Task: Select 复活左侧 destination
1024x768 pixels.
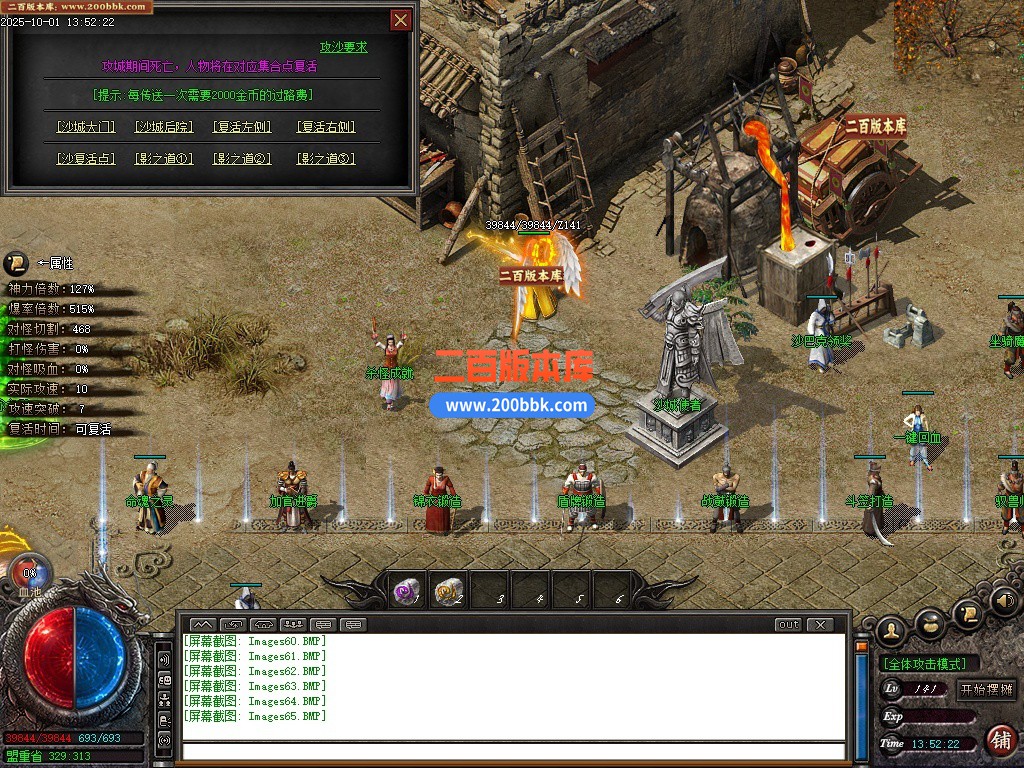Action: [242, 127]
